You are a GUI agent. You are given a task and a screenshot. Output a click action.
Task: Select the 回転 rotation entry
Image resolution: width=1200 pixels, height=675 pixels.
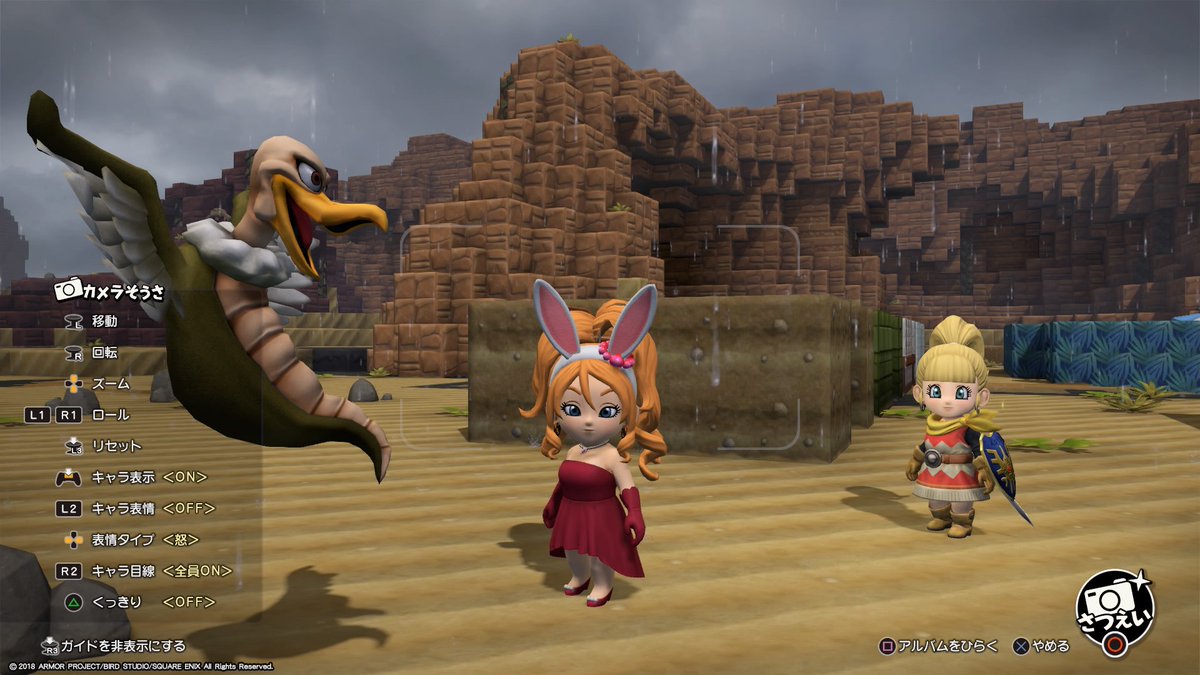[x=104, y=352]
